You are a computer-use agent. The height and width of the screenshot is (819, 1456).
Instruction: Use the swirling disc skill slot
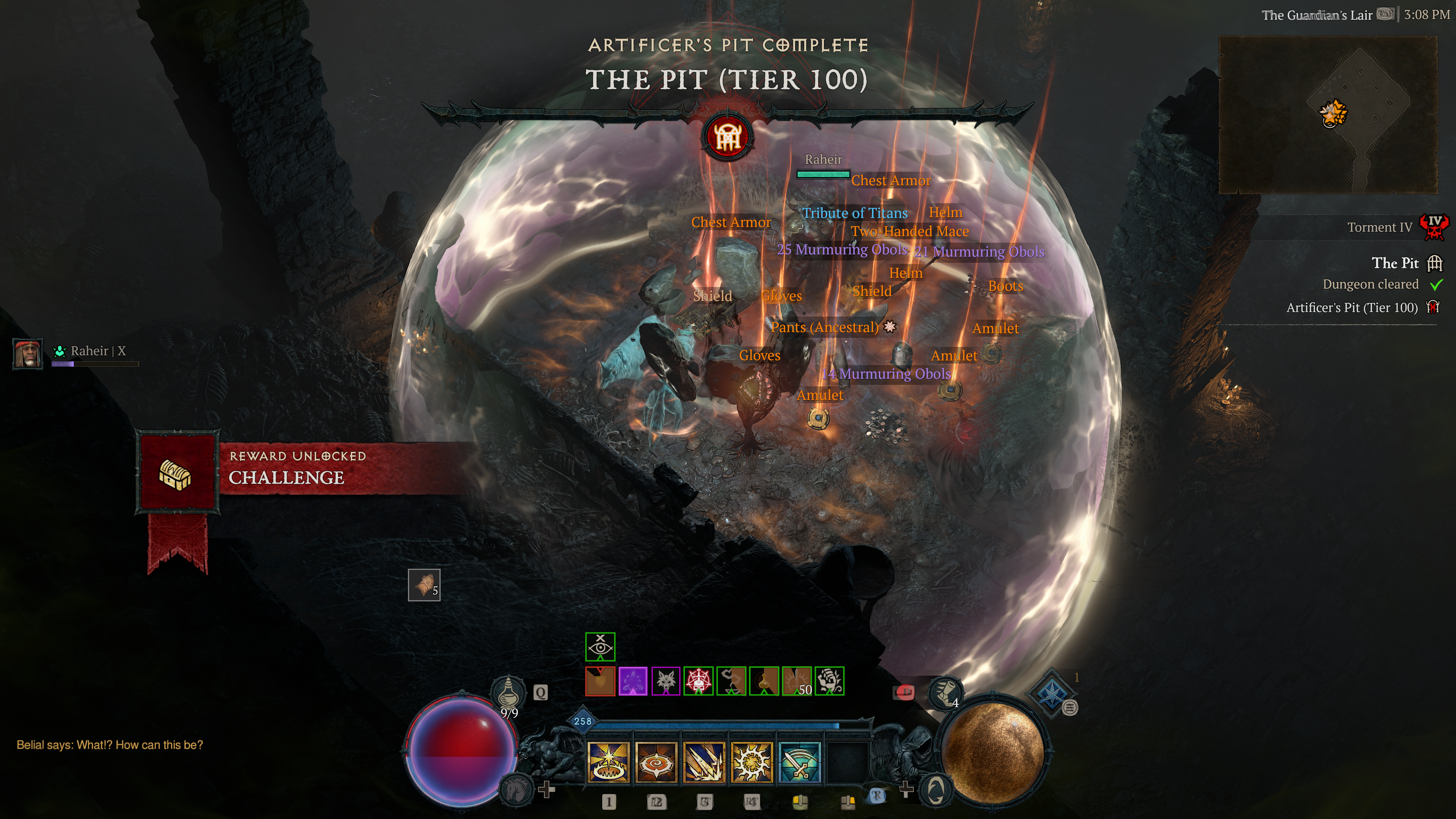656,763
